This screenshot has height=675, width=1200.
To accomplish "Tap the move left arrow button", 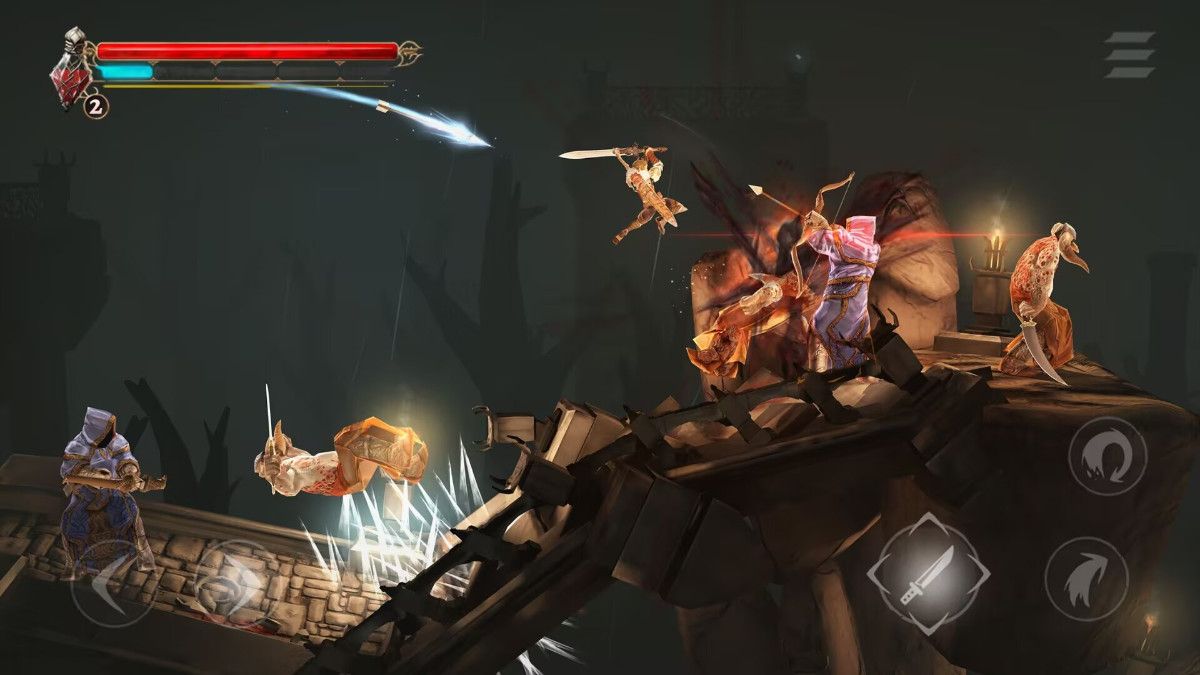I will (112, 585).
